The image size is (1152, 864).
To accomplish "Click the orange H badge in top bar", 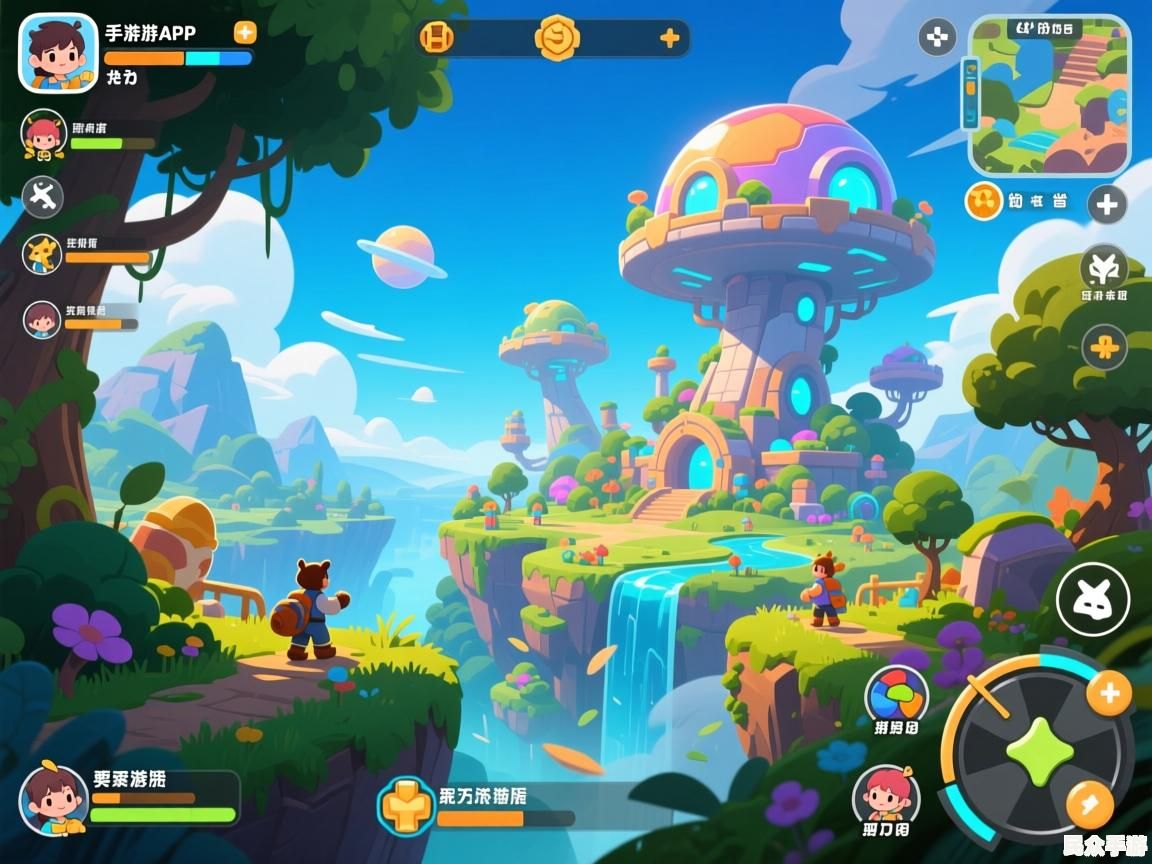I will 437,39.
